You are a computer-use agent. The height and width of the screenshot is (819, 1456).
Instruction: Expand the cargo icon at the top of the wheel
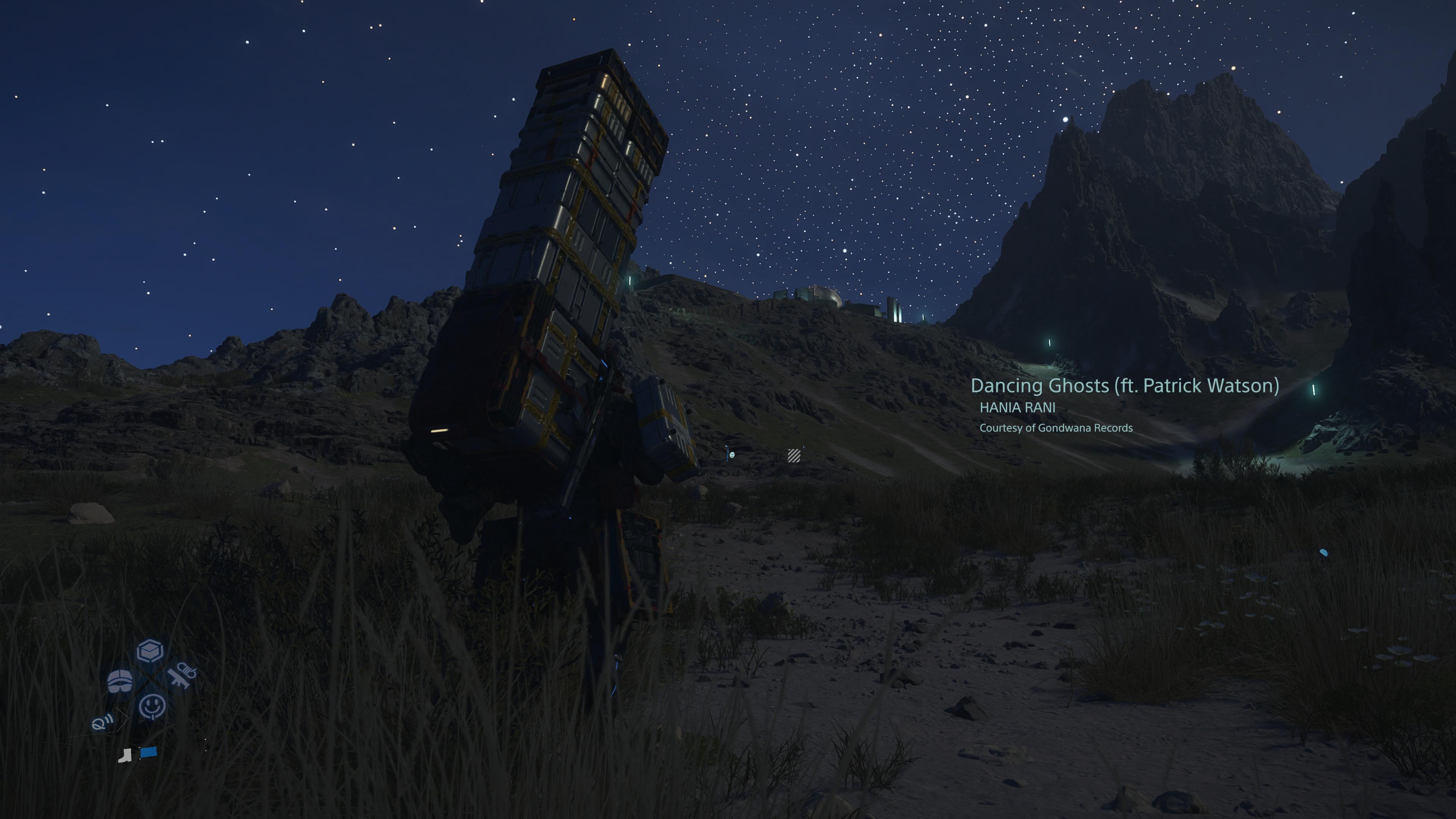(x=150, y=651)
